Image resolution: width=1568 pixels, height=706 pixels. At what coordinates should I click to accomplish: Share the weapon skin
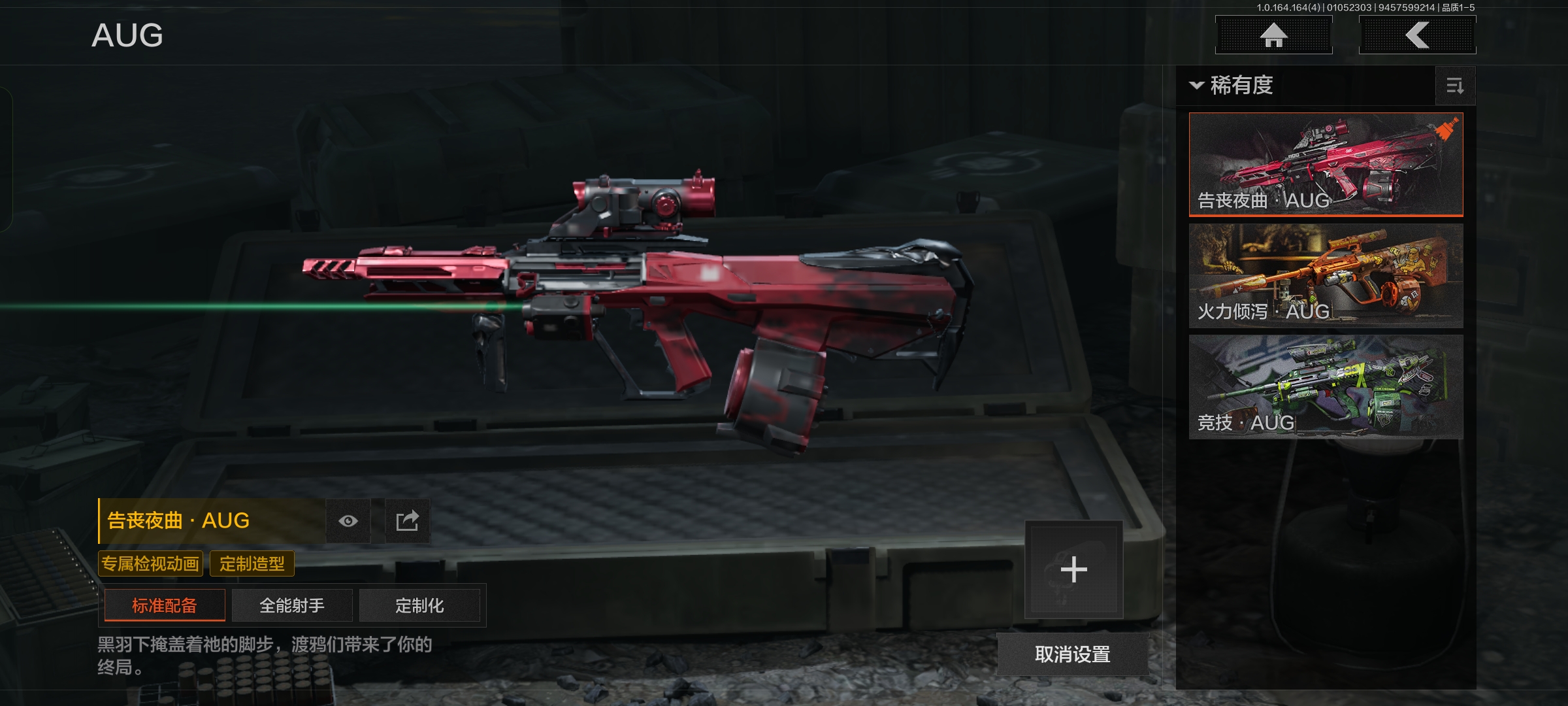pyautogui.click(x=407, y=521)
